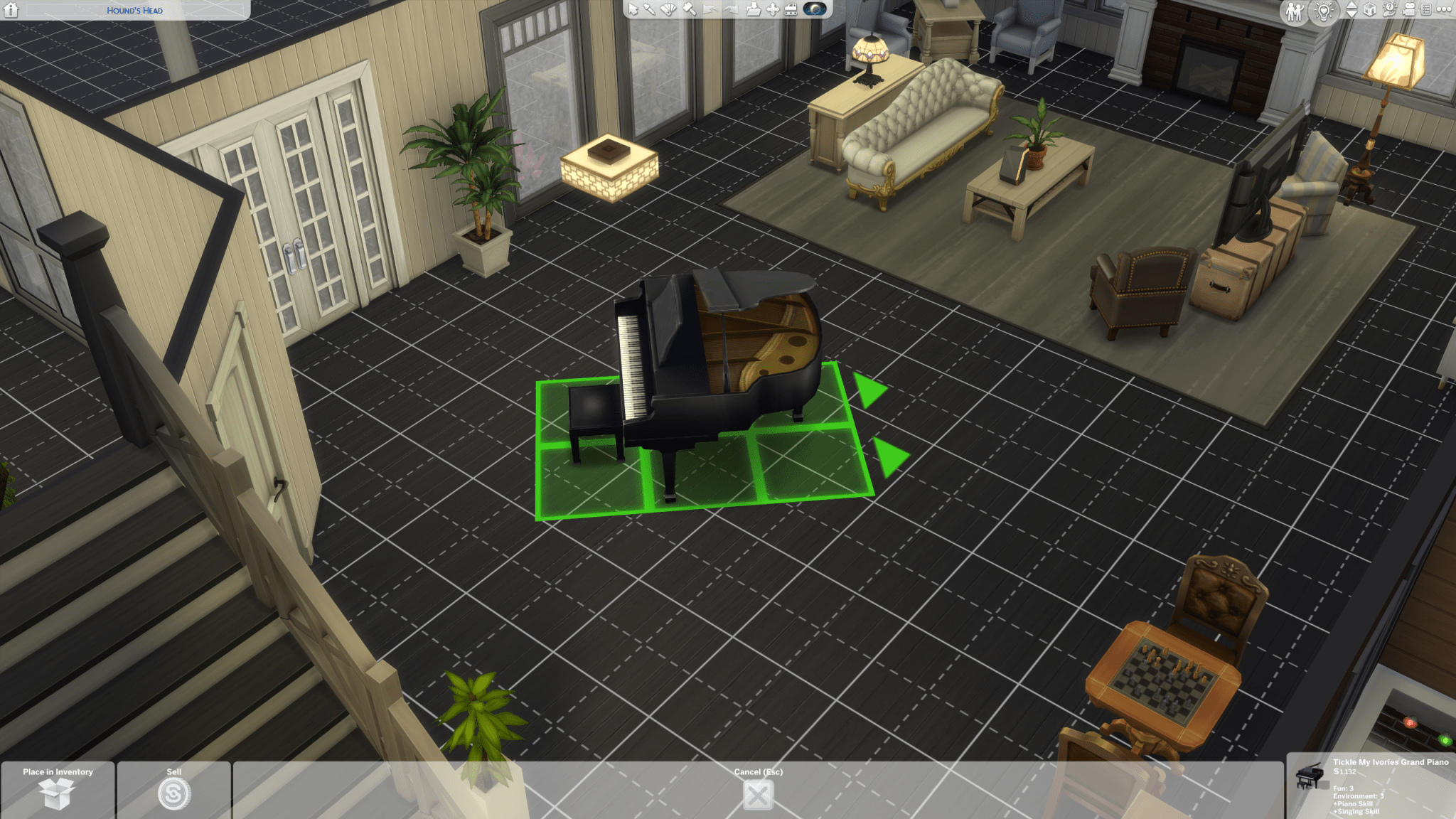Screen dimensions: 1456x819
Task: Select the eyedropper tool in the build toolbar
Action: click(x=649, y=10)
